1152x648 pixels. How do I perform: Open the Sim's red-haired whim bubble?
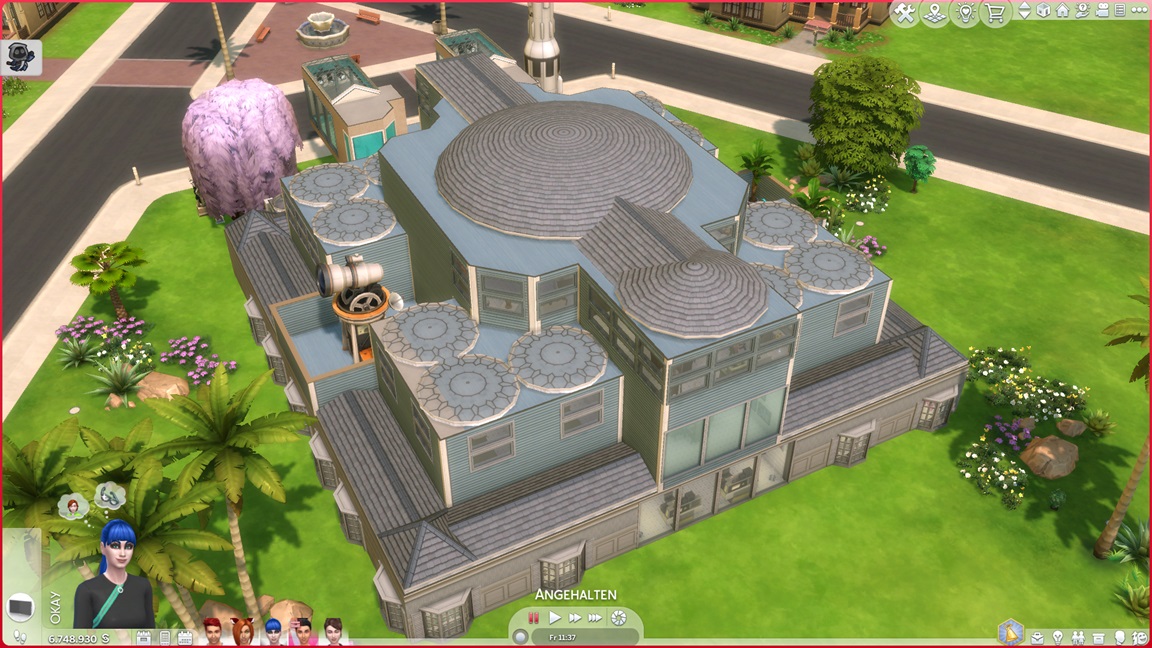coord(74,505)
